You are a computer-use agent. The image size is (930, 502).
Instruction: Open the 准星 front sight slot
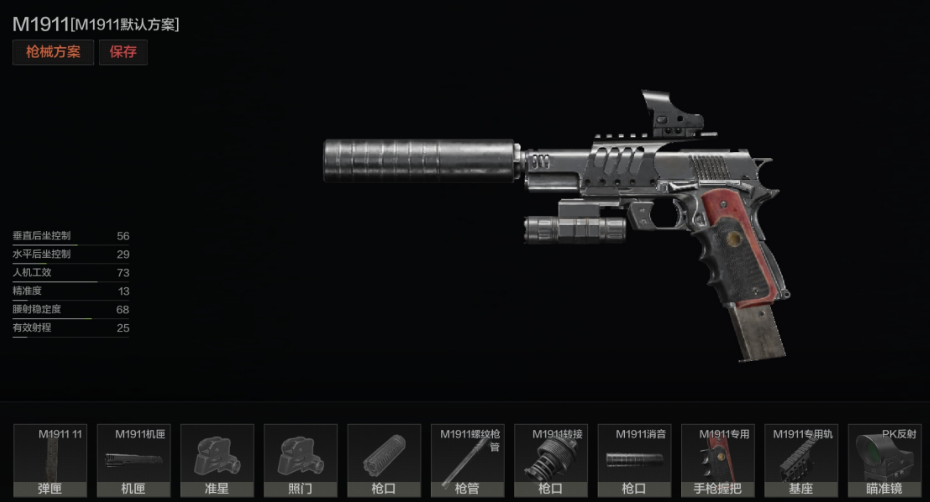point(217,461)
